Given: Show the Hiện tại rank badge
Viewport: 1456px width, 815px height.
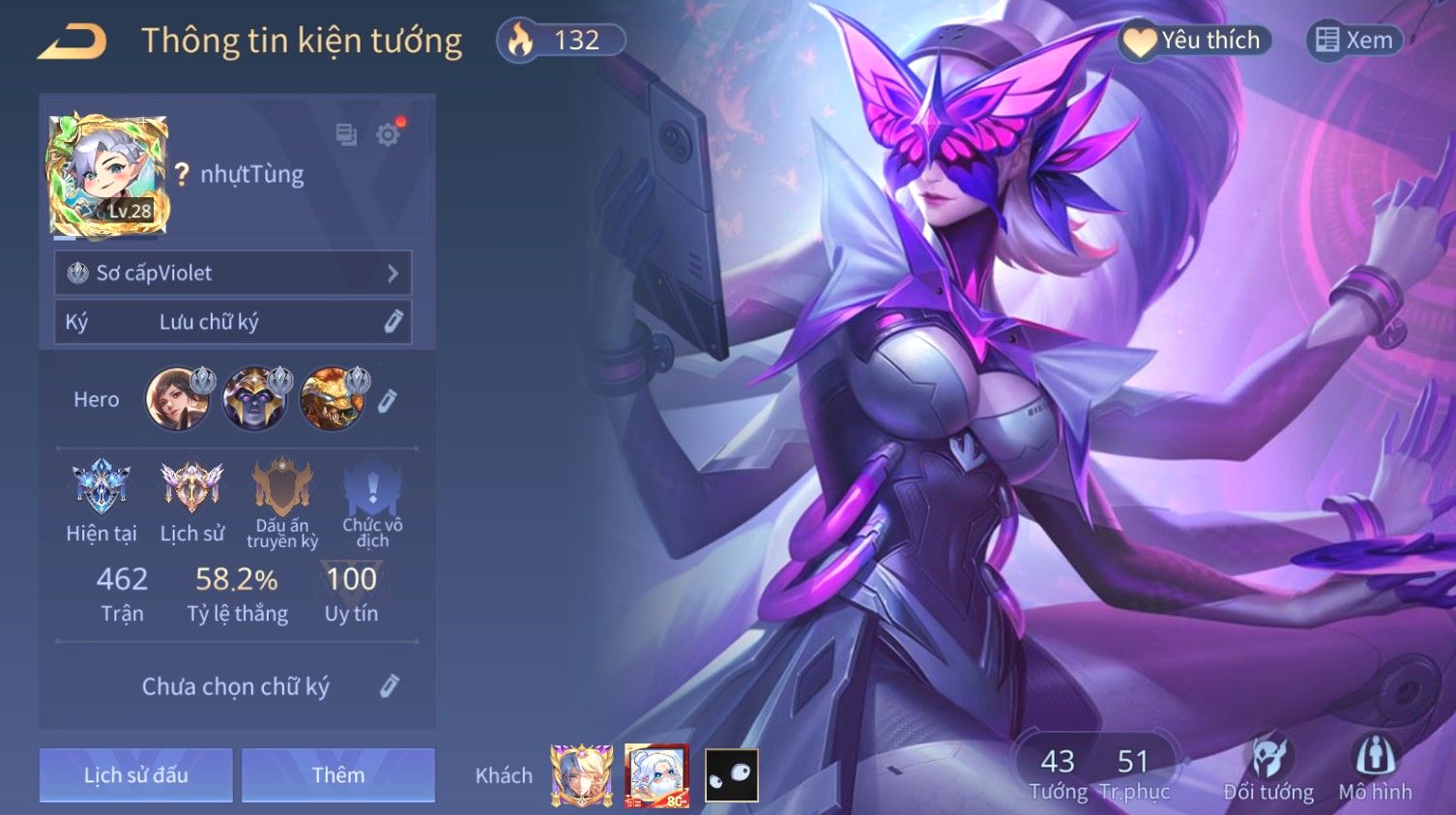Looking at the screenshot, I should point(102,486).
